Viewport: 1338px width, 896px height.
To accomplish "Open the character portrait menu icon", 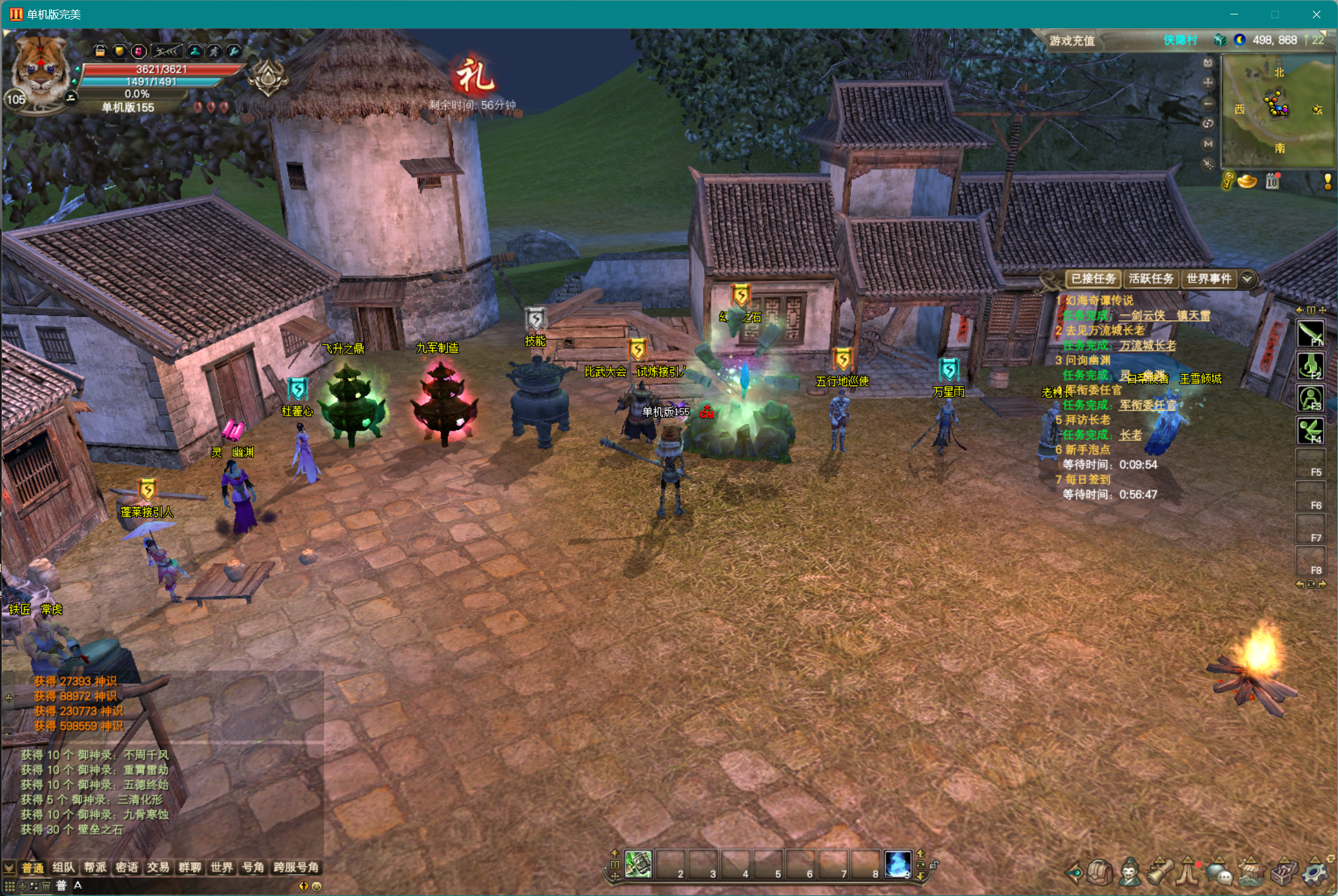I will [x=1130, y=872].
